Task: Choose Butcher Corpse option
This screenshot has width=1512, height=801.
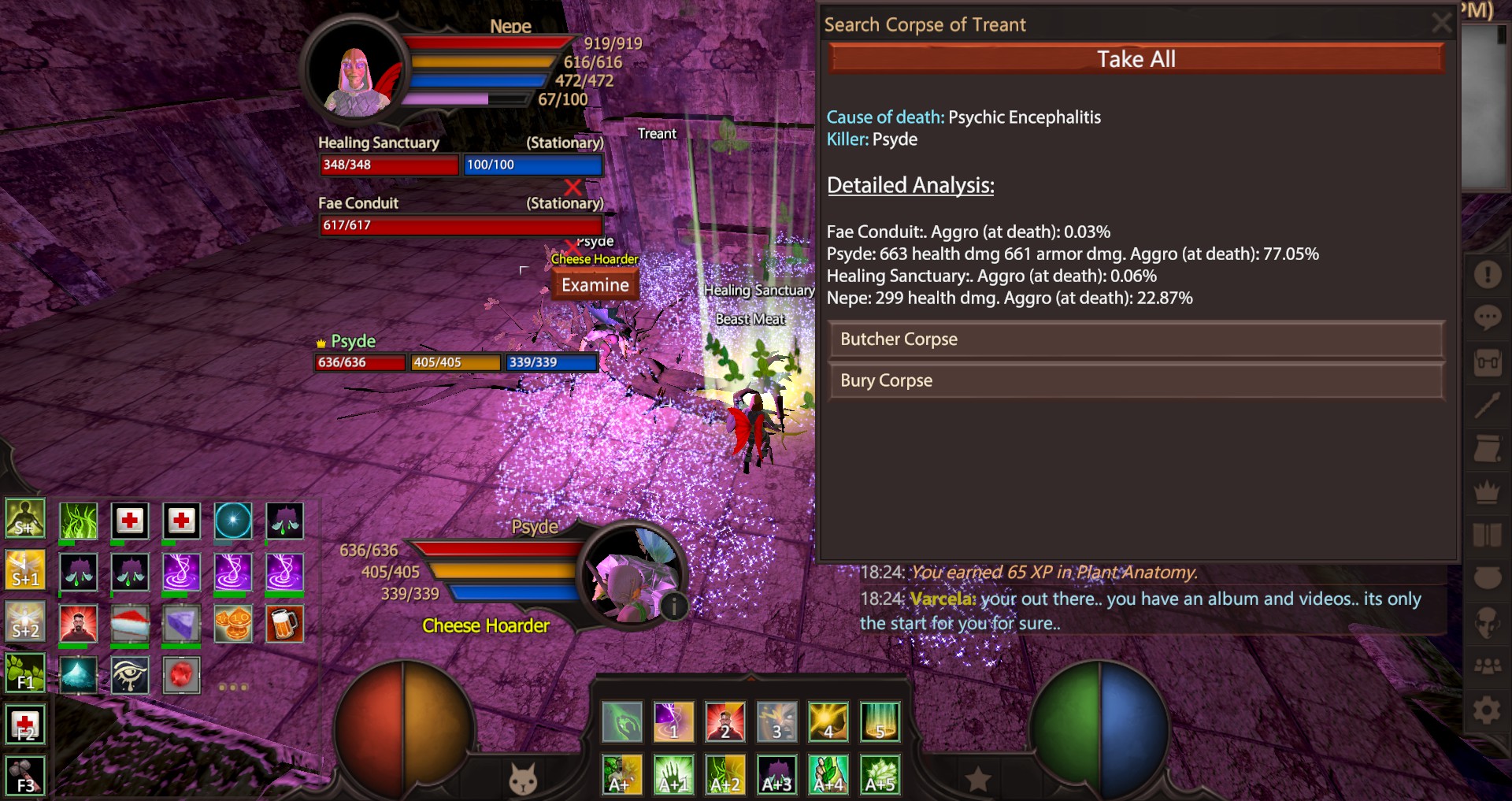Action: click(x=1136, y=339)
